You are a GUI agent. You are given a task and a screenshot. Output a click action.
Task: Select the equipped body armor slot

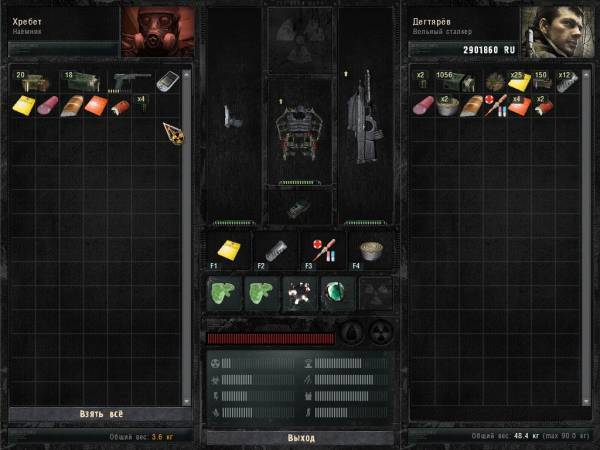click(300, 130)
